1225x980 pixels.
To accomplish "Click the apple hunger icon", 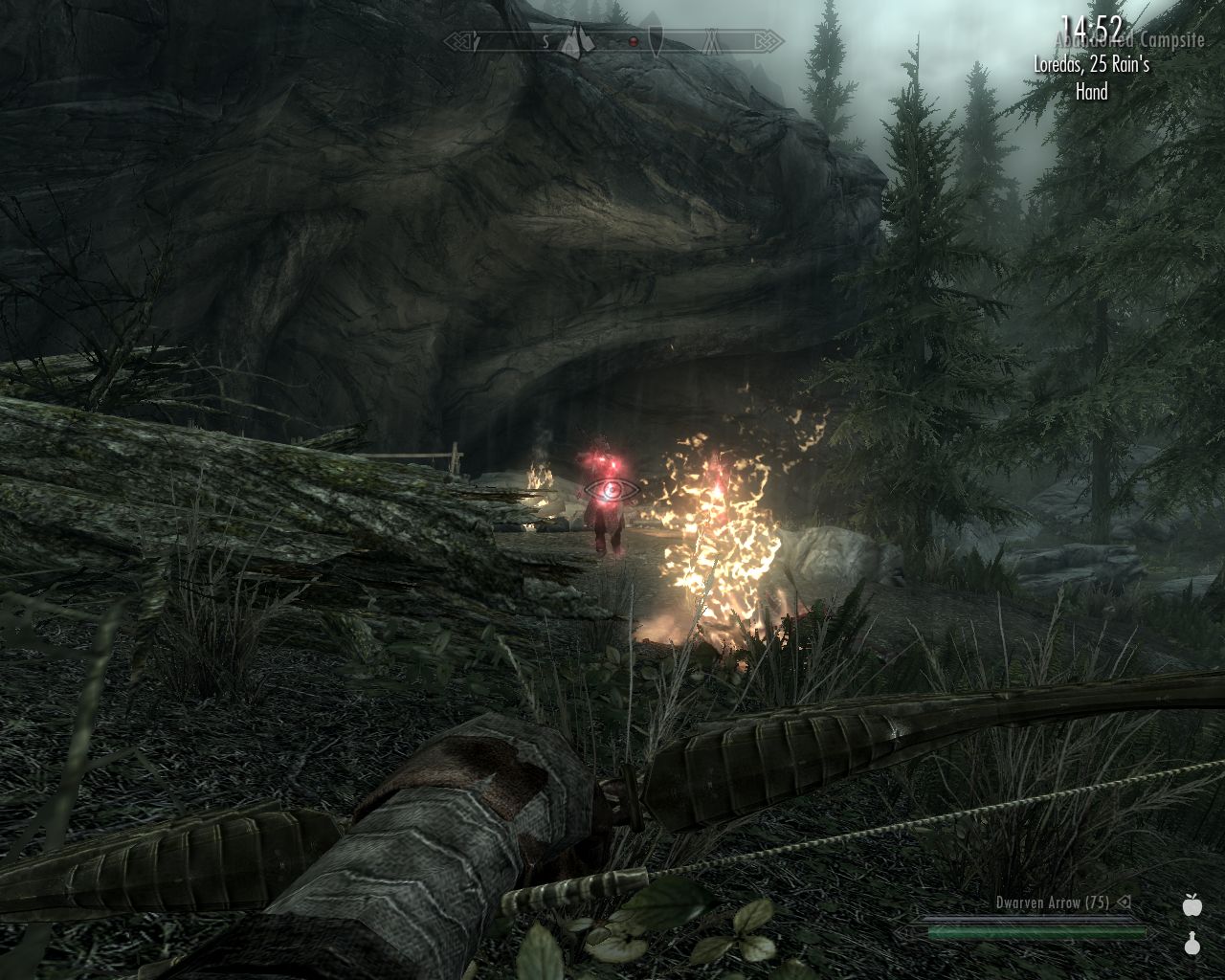I will 1192,904.
